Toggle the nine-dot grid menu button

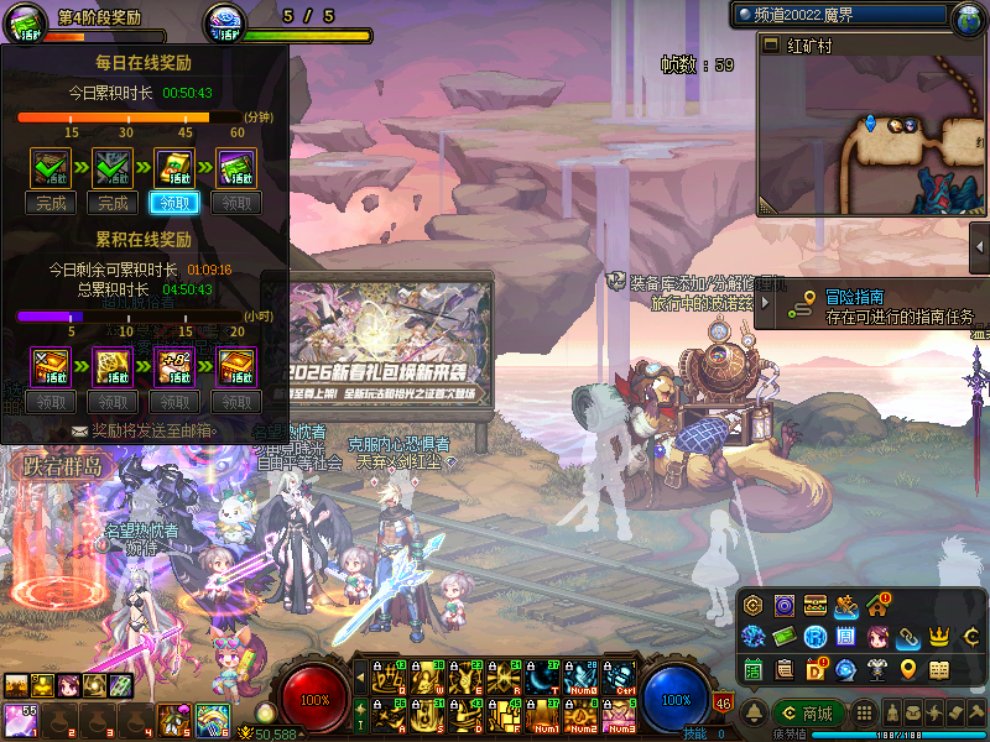(x=865, y=713)
